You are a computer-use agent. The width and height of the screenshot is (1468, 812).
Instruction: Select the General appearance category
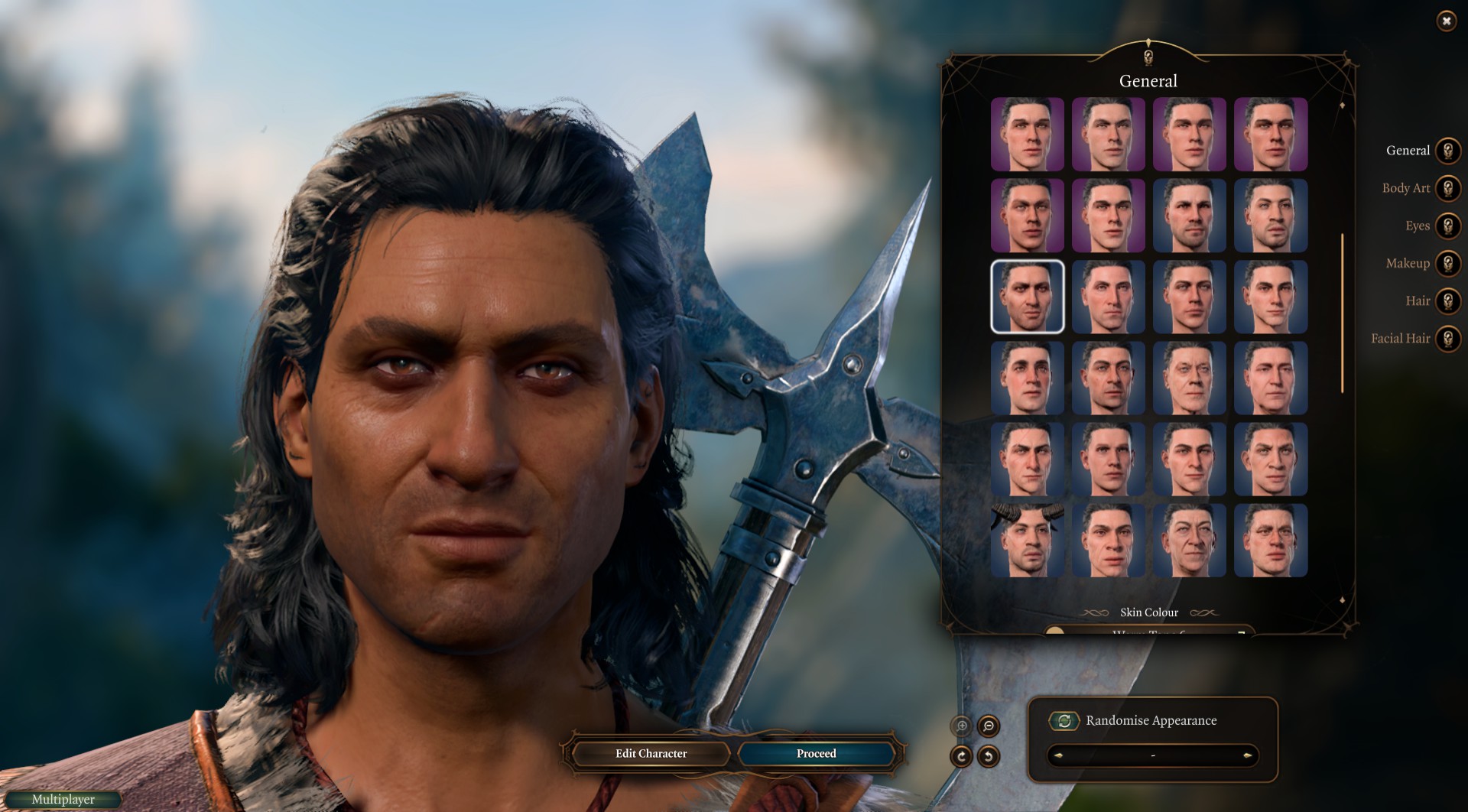tap(1447, 151)
